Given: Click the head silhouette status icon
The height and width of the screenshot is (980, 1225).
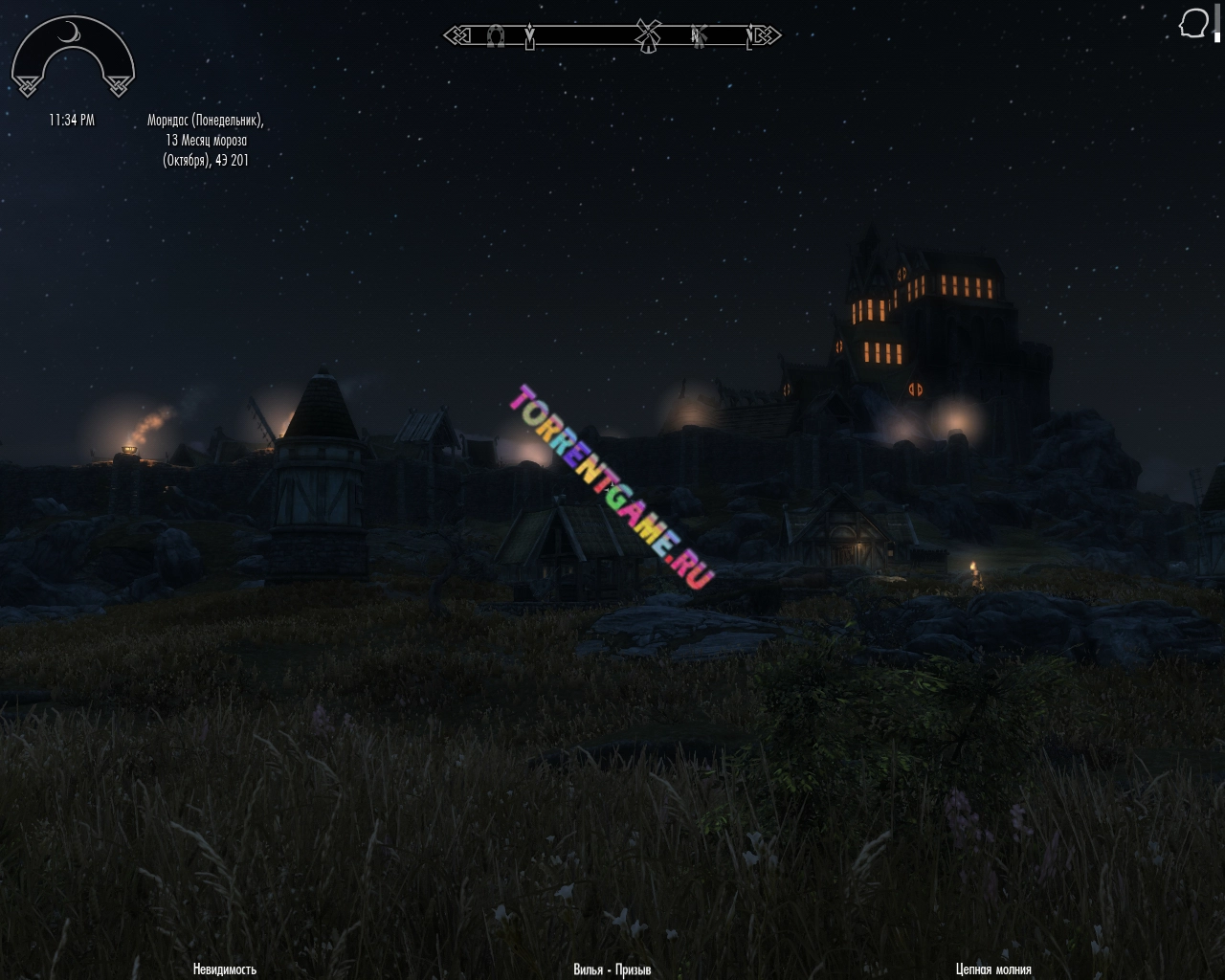Looking at the screenshot, I should (1193, 24).
